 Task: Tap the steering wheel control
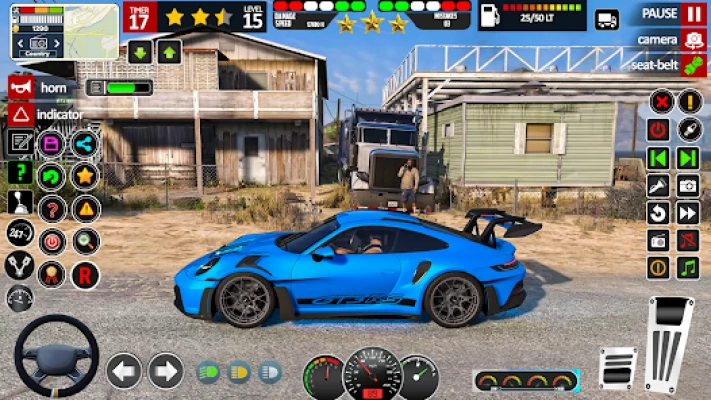56,357
